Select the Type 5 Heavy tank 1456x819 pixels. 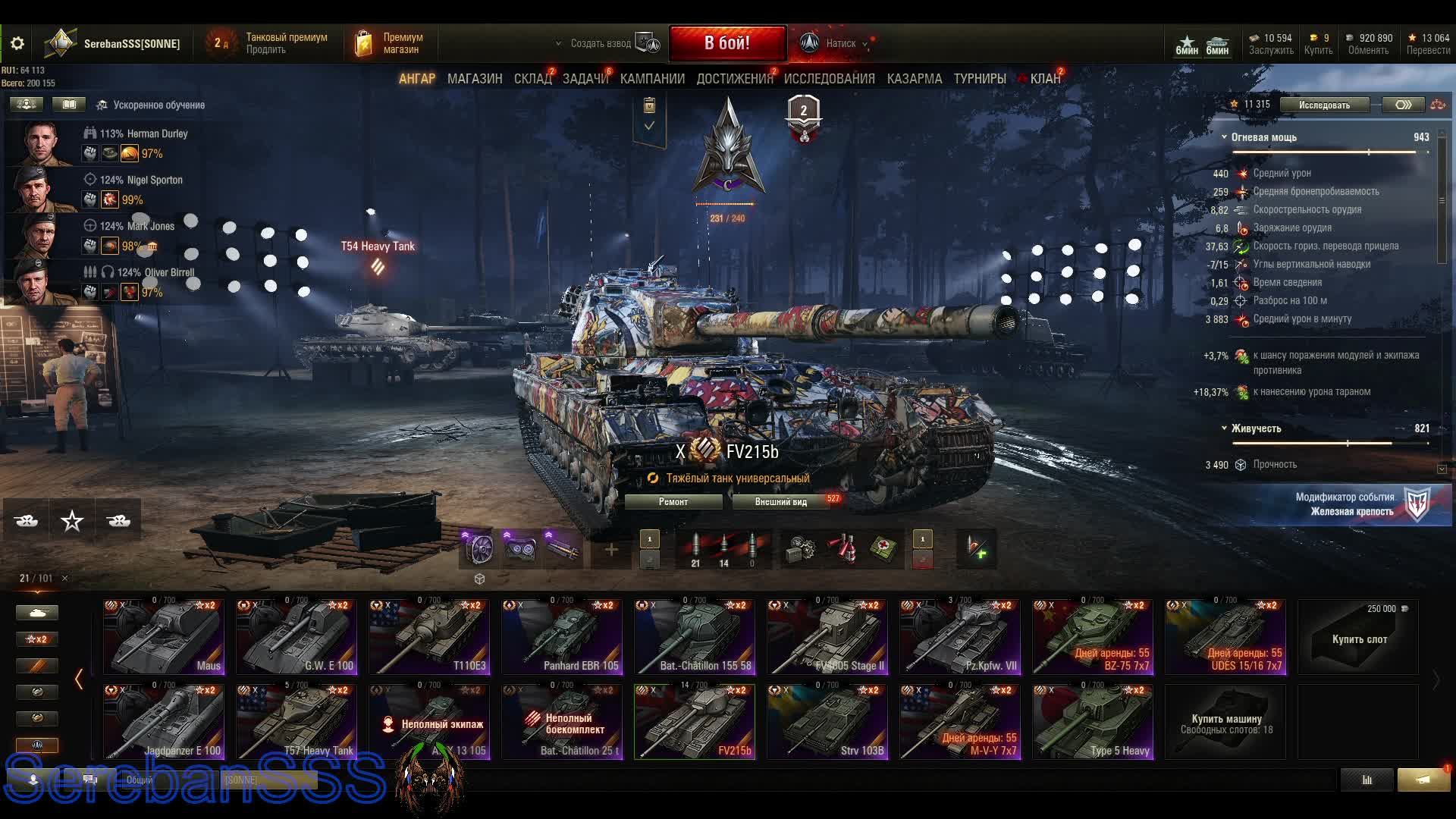pyautogui.click(x=1093, y=722)
